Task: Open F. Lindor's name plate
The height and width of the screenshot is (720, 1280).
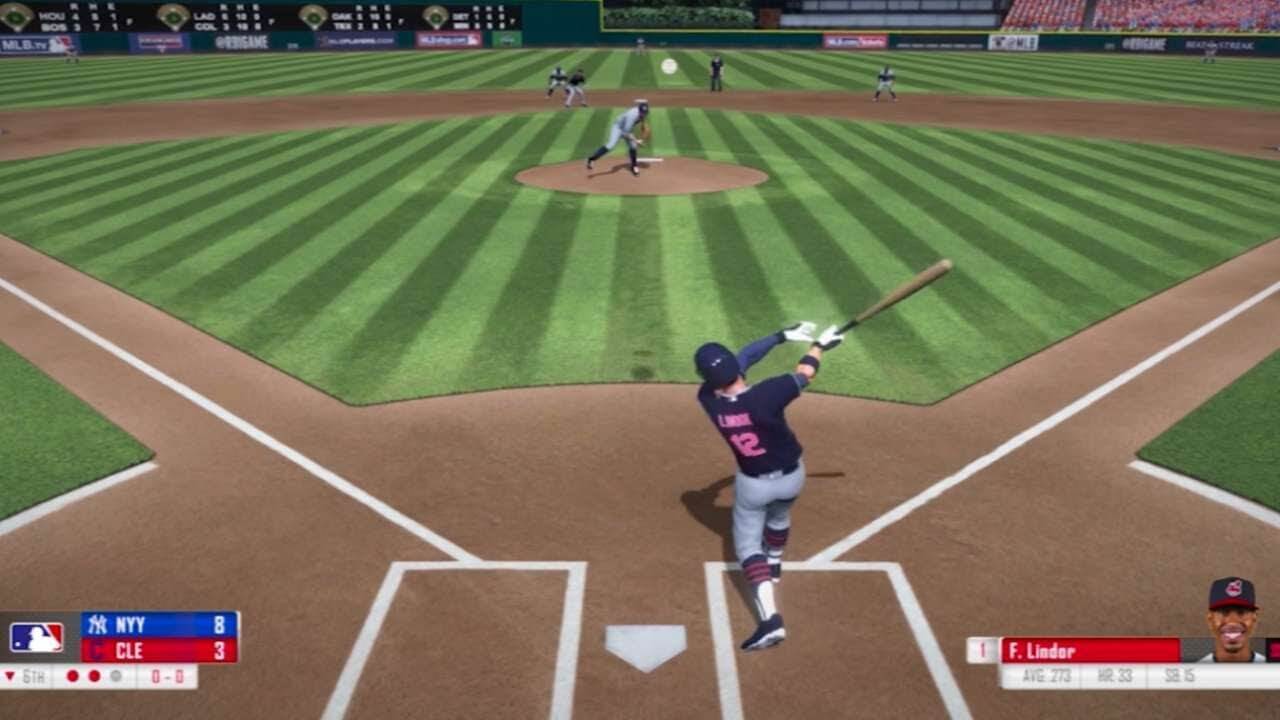Action: 1060,650
